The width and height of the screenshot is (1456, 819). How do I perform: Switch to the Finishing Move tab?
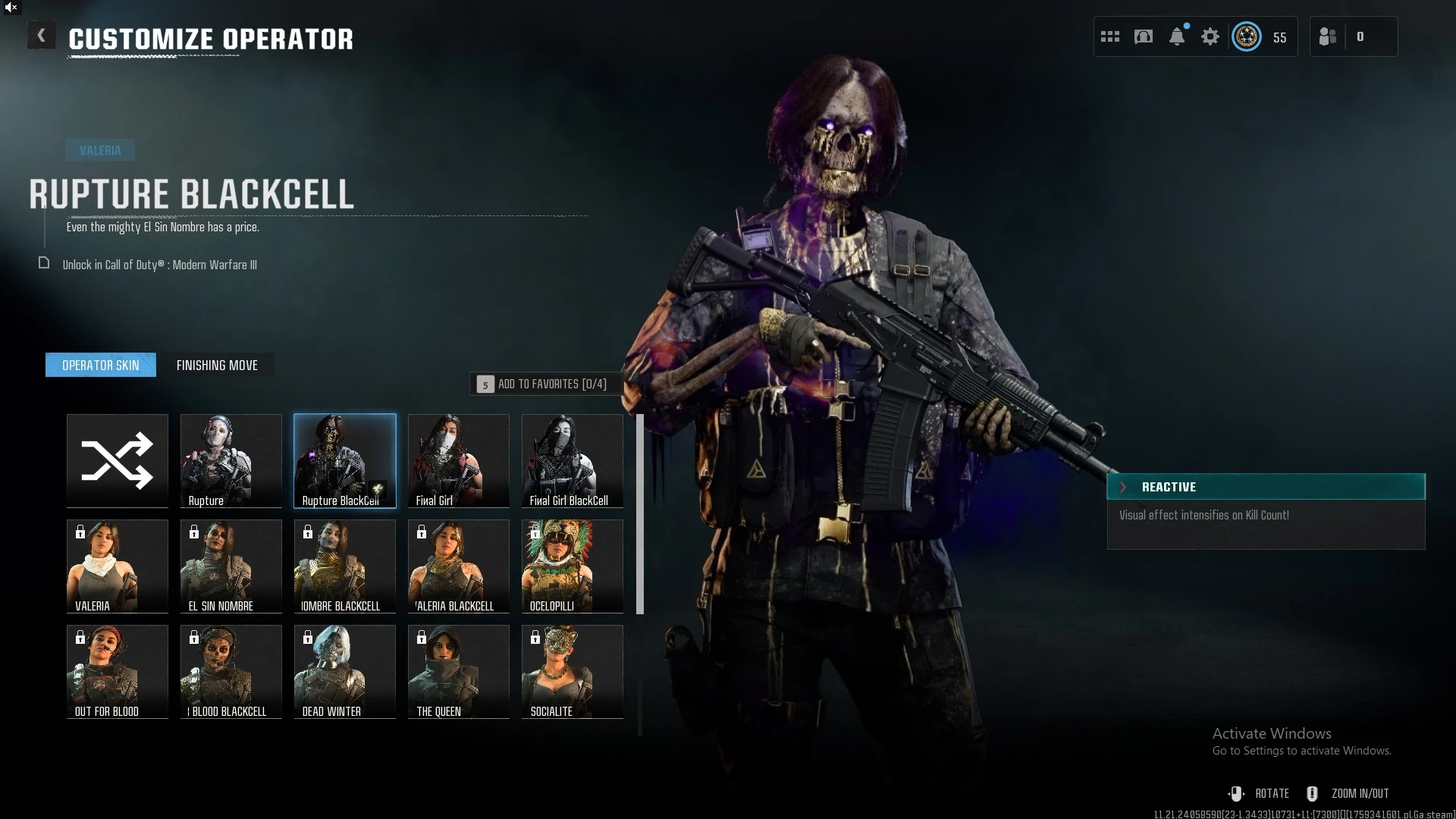pos(217,366)
